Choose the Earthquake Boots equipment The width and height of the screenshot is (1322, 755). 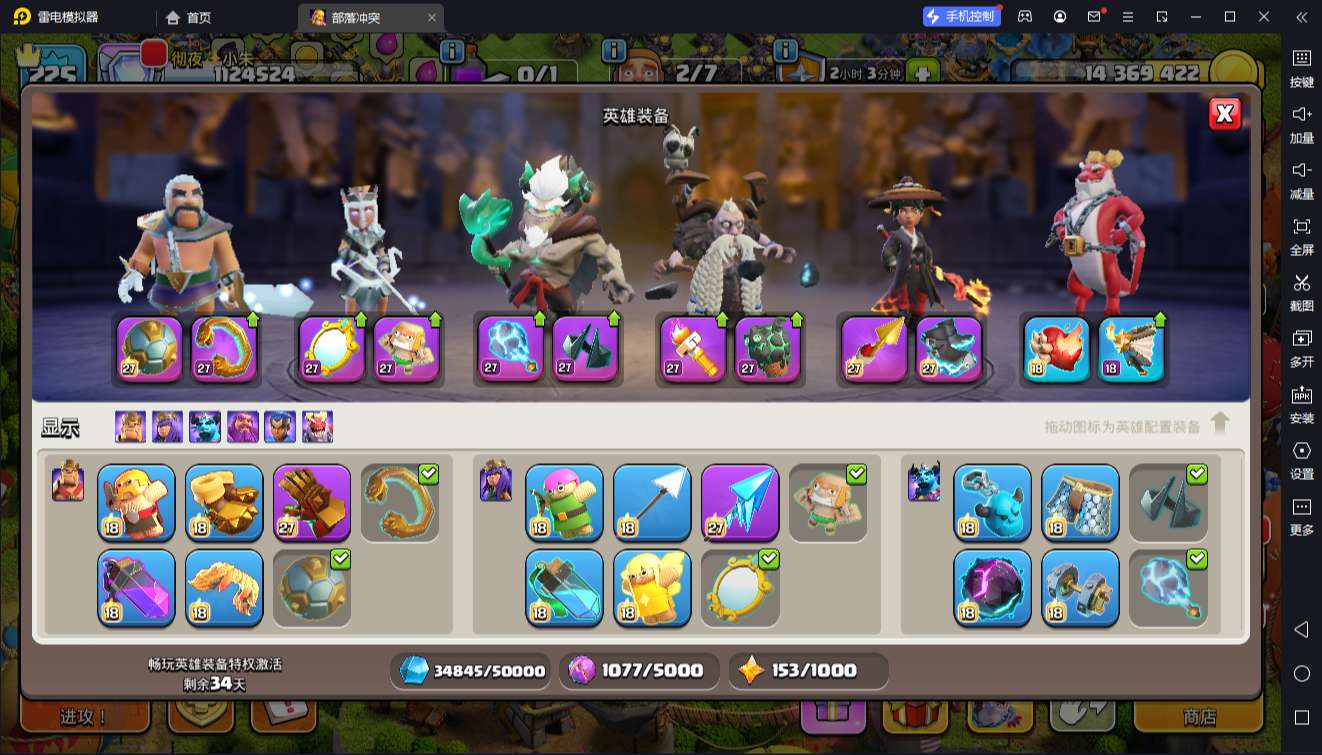224,502
